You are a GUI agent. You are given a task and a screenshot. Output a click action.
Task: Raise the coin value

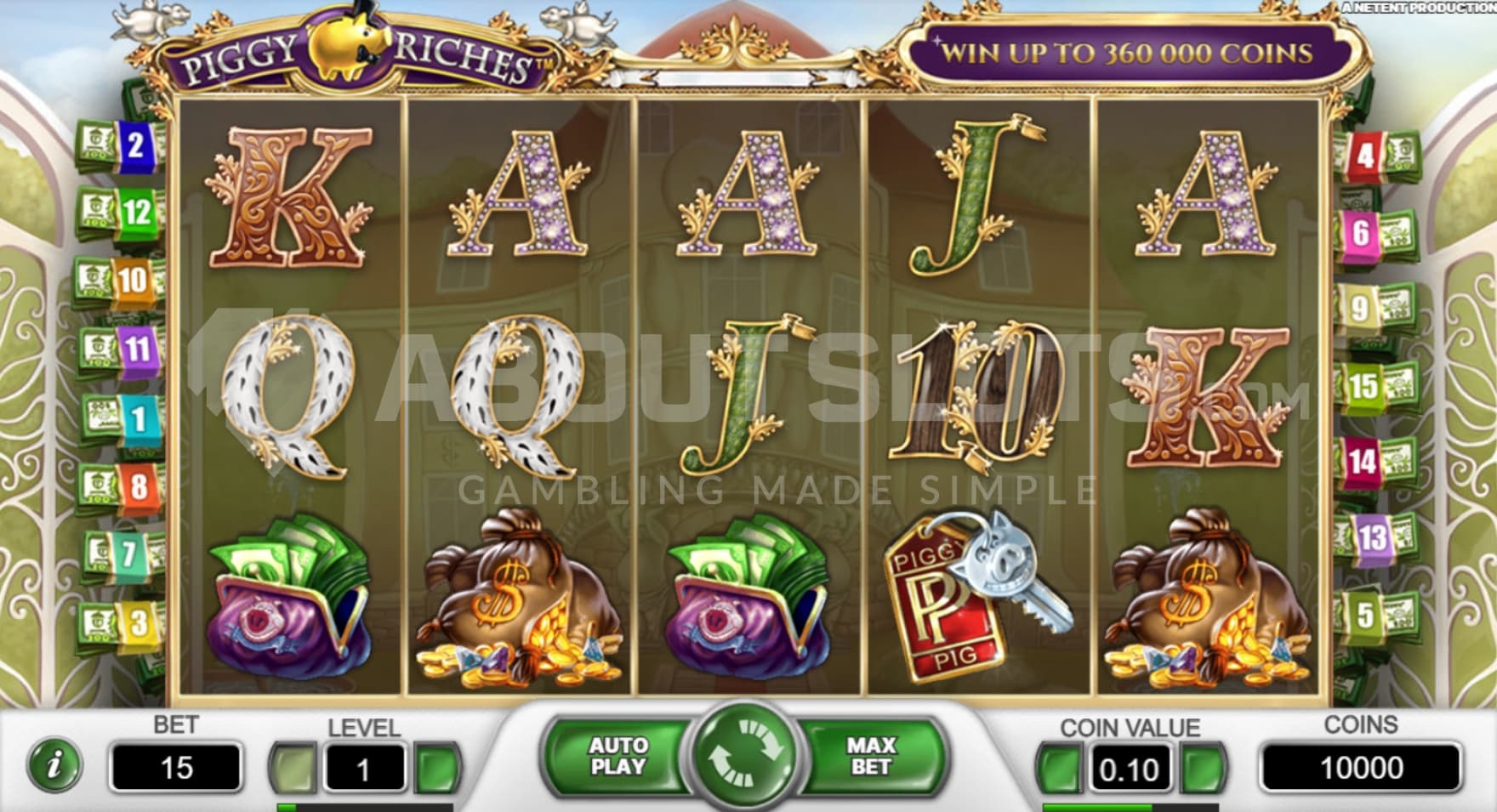click(x=1204, y=768)
